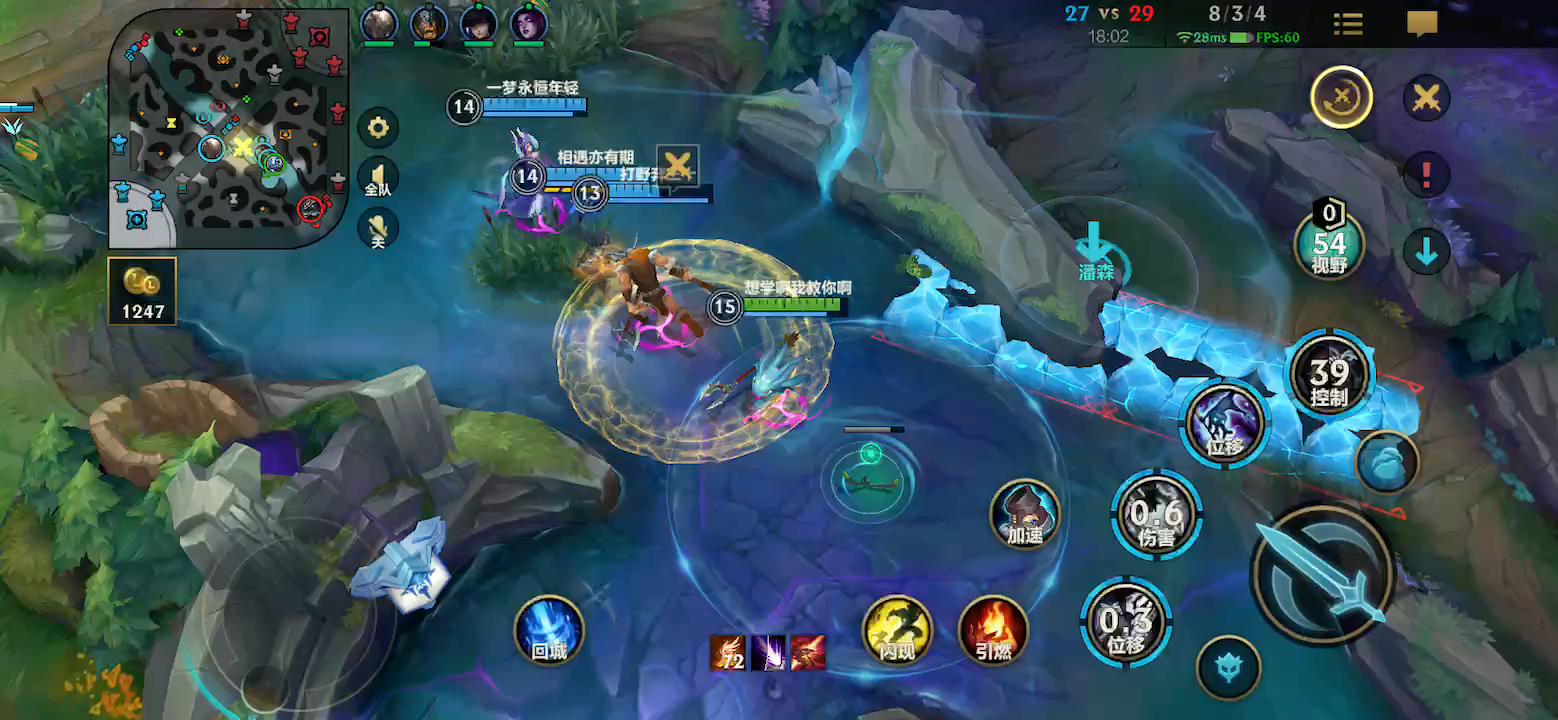Open the scoreboard list icon
The image size is (1558, 720).
pos(1348,24)
